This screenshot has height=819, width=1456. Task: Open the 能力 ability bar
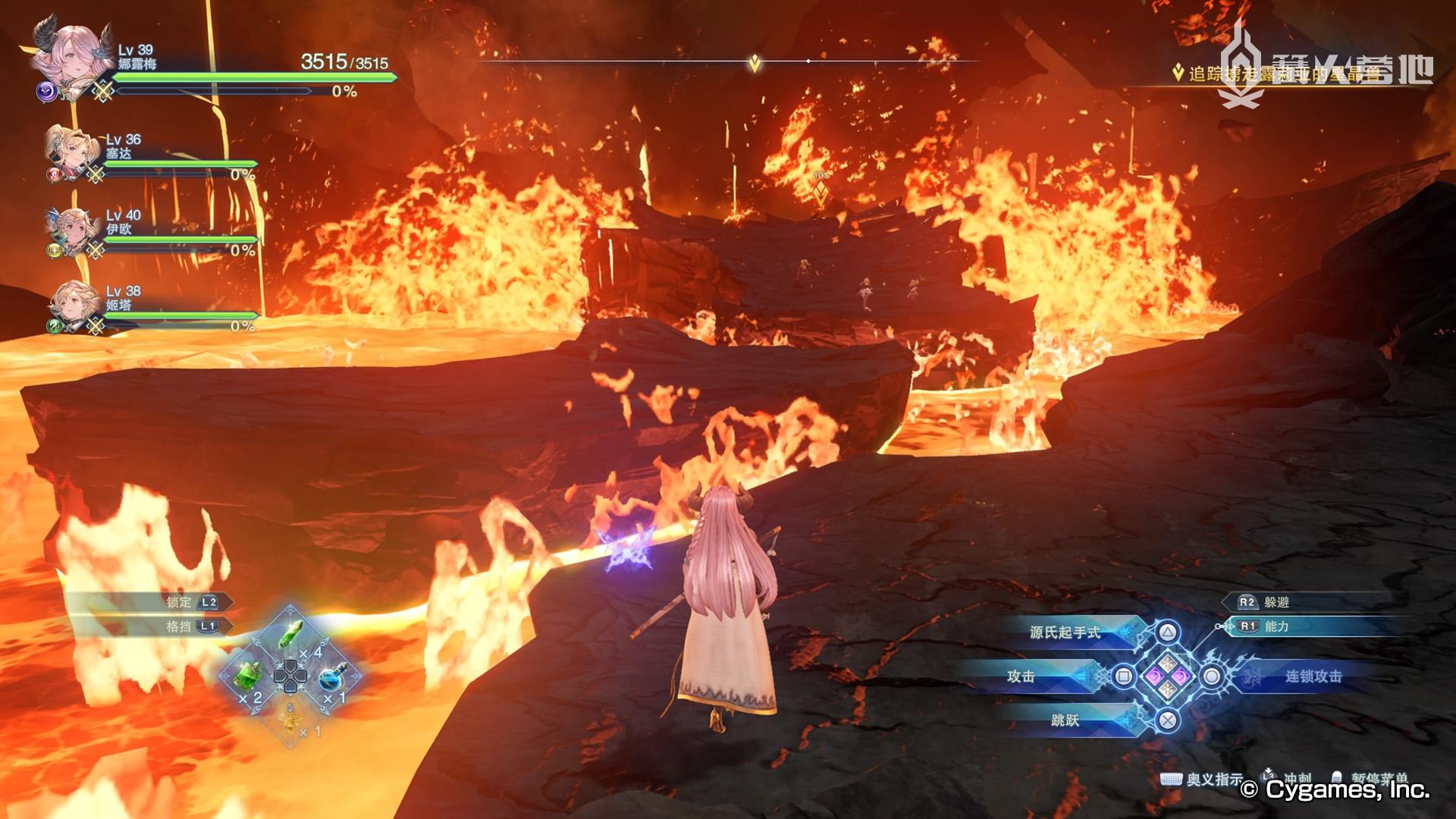1276,626
